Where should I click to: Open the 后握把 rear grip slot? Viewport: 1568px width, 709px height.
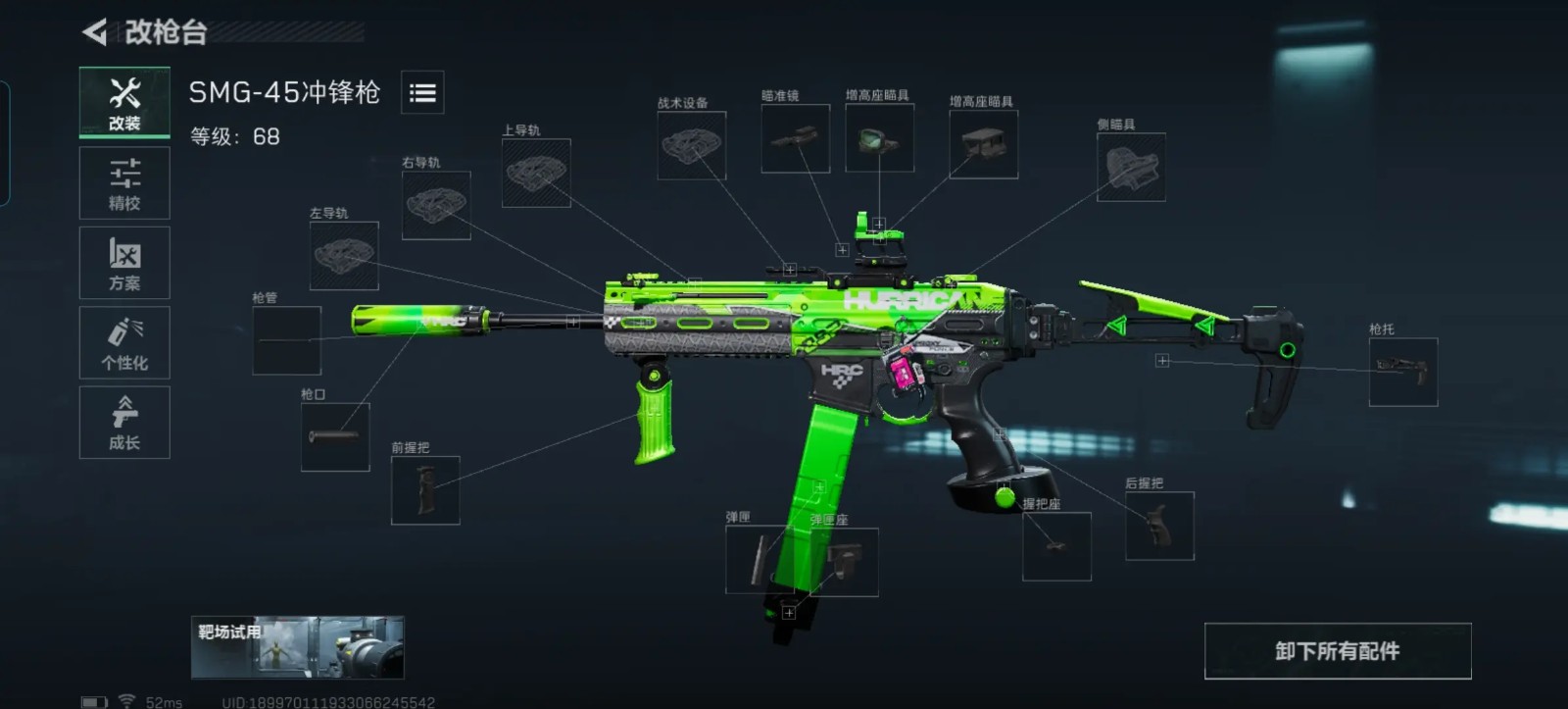1159,526
